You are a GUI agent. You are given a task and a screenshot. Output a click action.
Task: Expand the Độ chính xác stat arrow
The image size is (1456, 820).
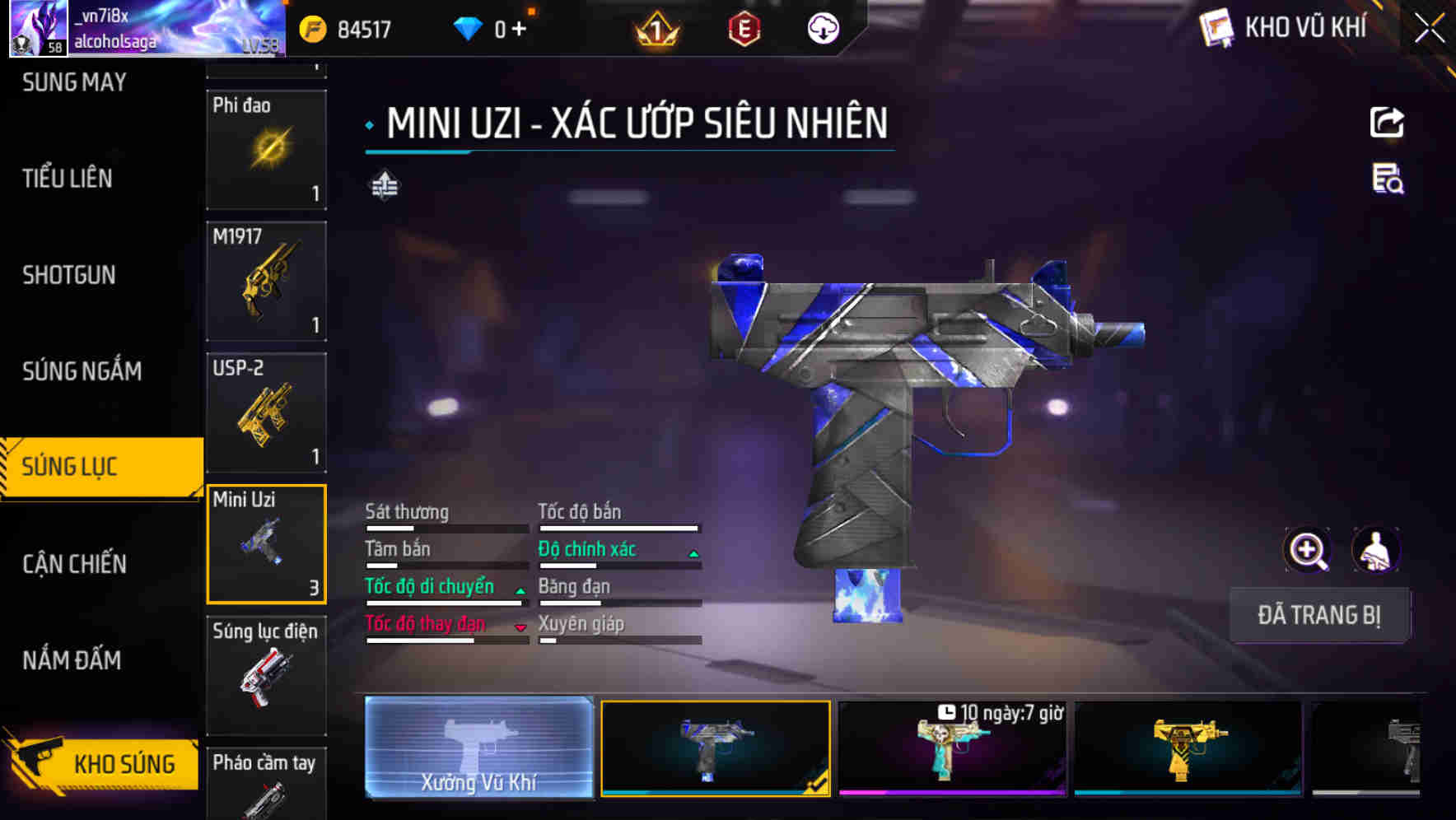point(692,553)
